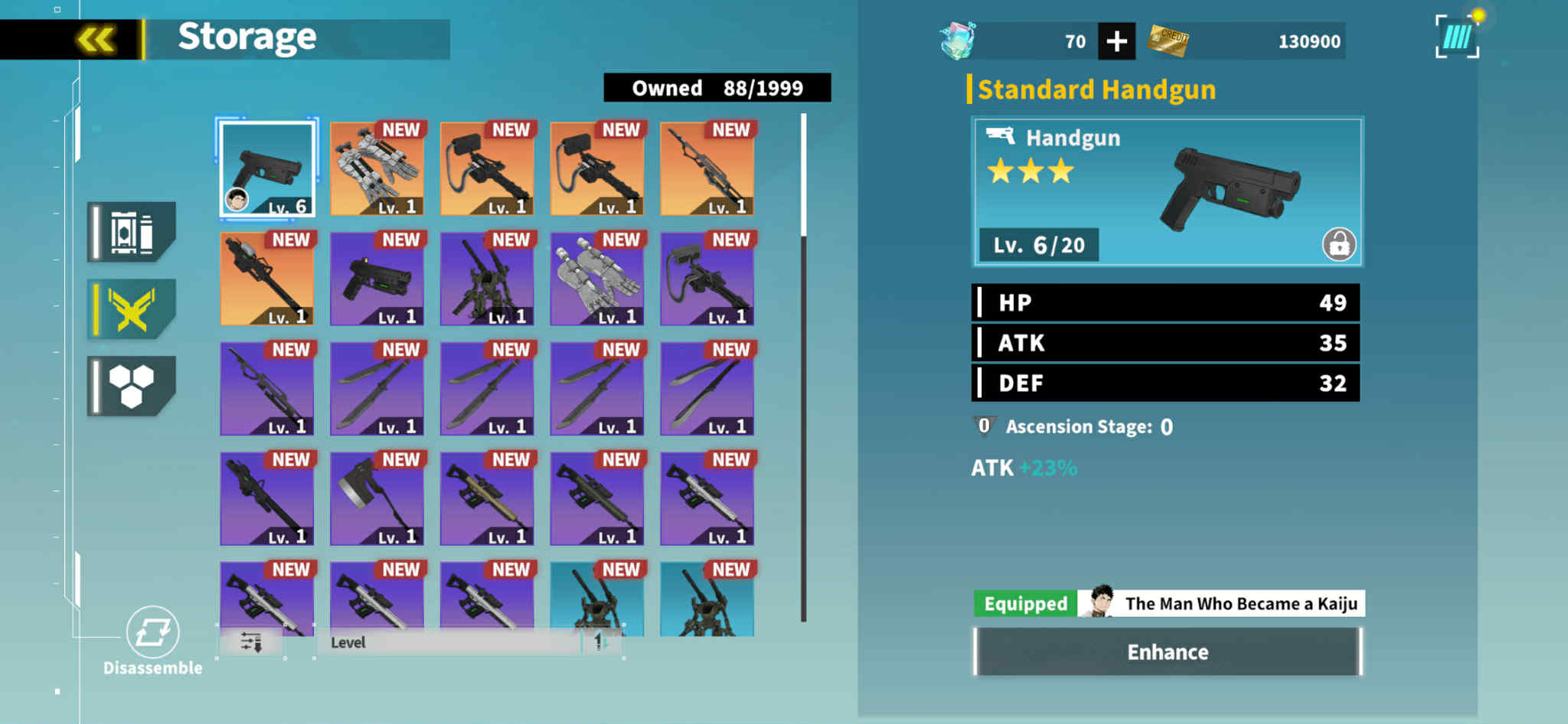Open the menu icon in the top-right corner
This screenshot has width=1568, height=724.
click(1457, 37)
